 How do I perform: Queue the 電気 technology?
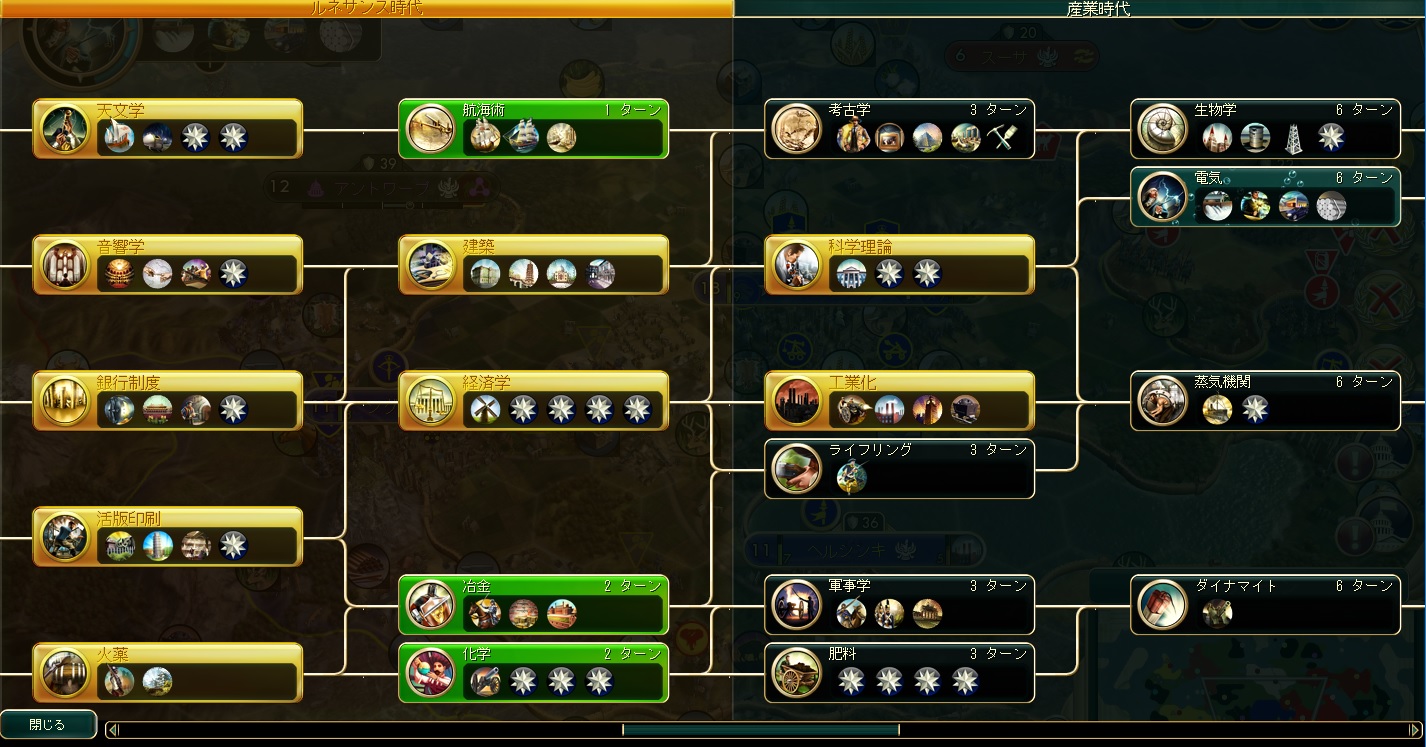1265,196
